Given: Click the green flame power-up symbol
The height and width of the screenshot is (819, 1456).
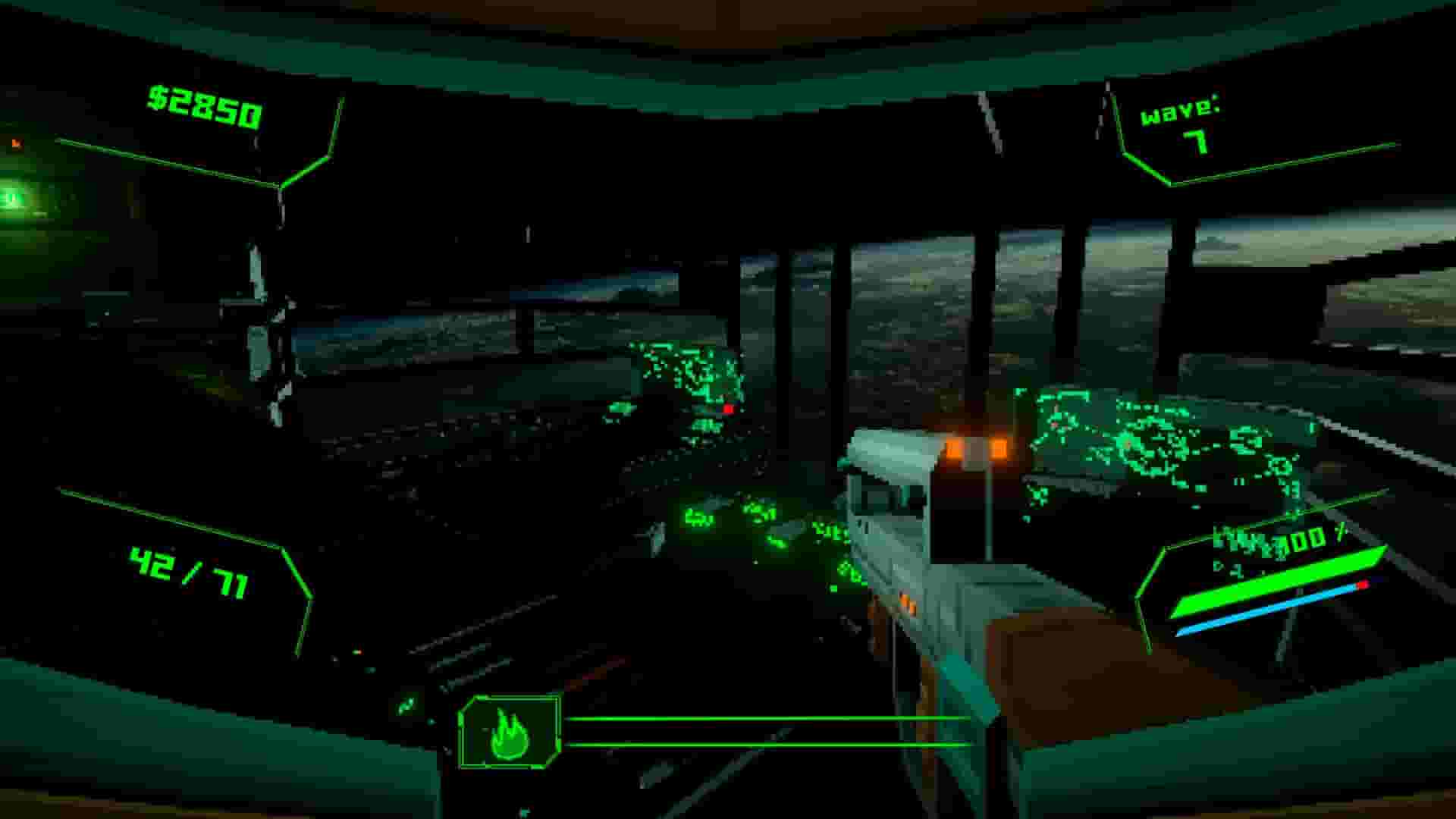Looking at the screenshot, I should (x=510, y=732).
